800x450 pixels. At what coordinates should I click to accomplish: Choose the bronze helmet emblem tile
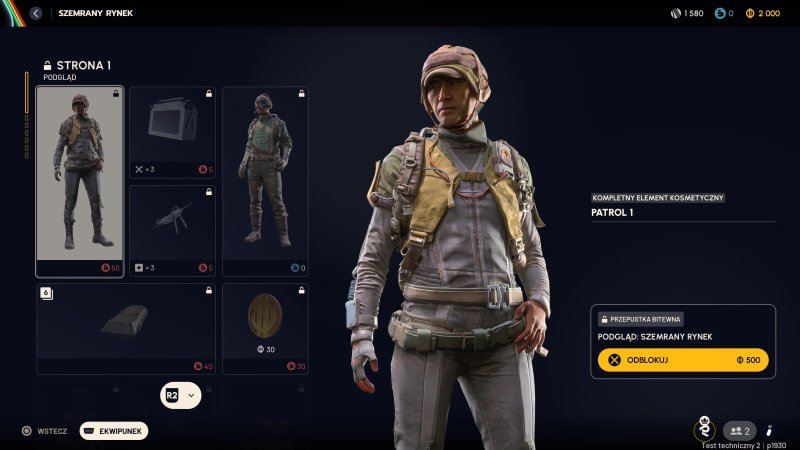tap(265, 329)
